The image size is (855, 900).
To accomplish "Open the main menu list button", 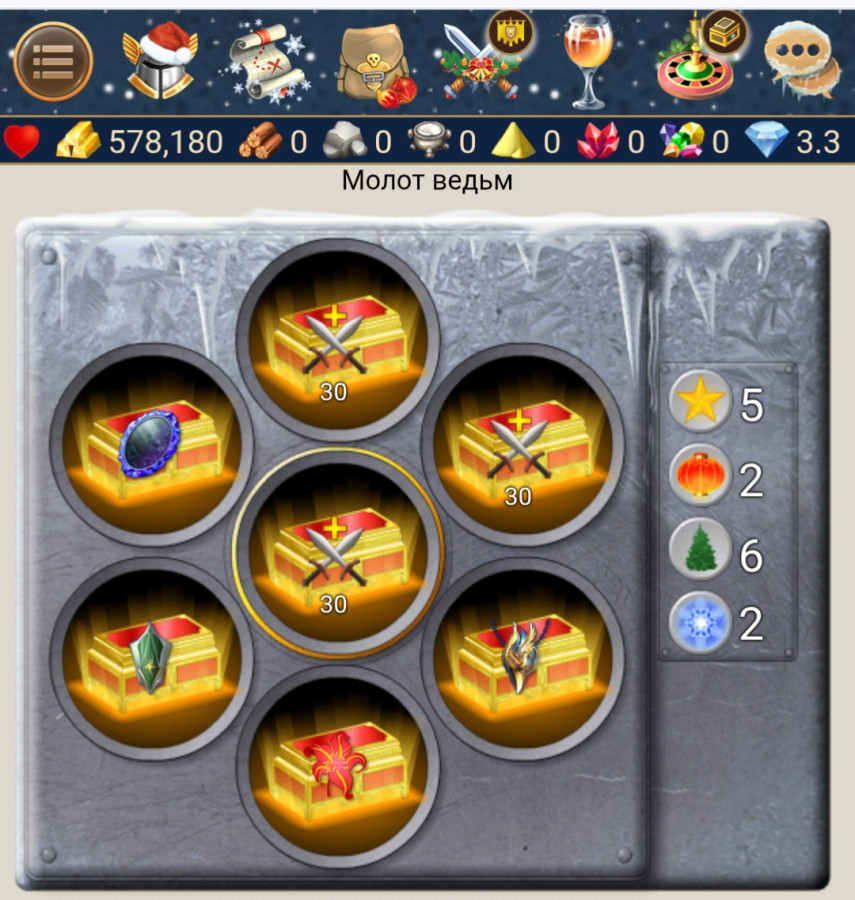I will pyautogui.click(x=53, y=62).
